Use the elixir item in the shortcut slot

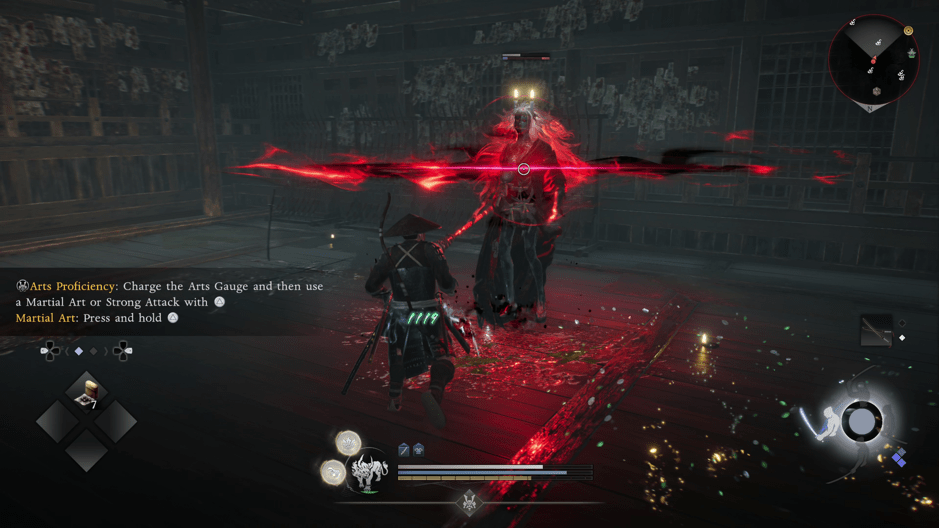(87, 391)
